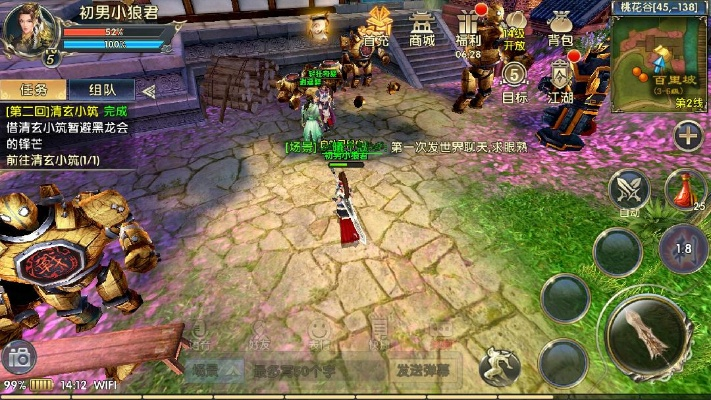Open the camera screenshot button
The image size is (711, 400).
click(17, 356)
